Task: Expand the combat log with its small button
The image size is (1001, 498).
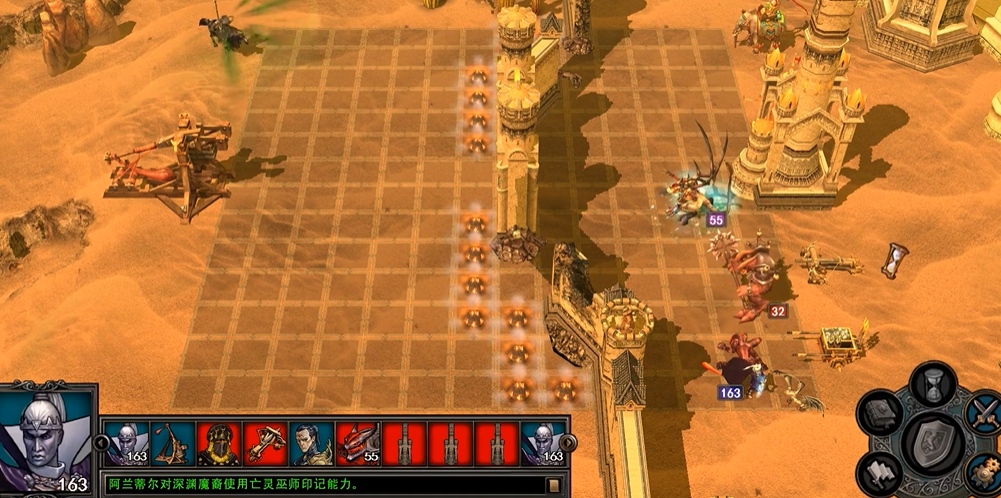Action: click(x=553, y=485)
